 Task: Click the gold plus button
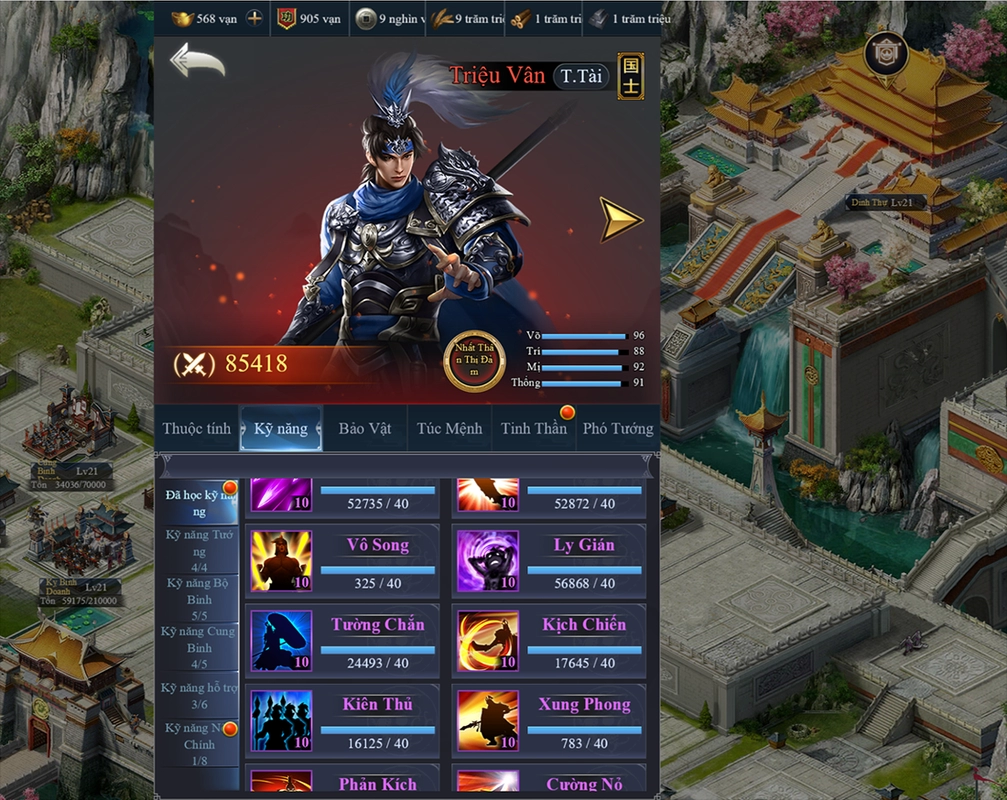(255, 18)
